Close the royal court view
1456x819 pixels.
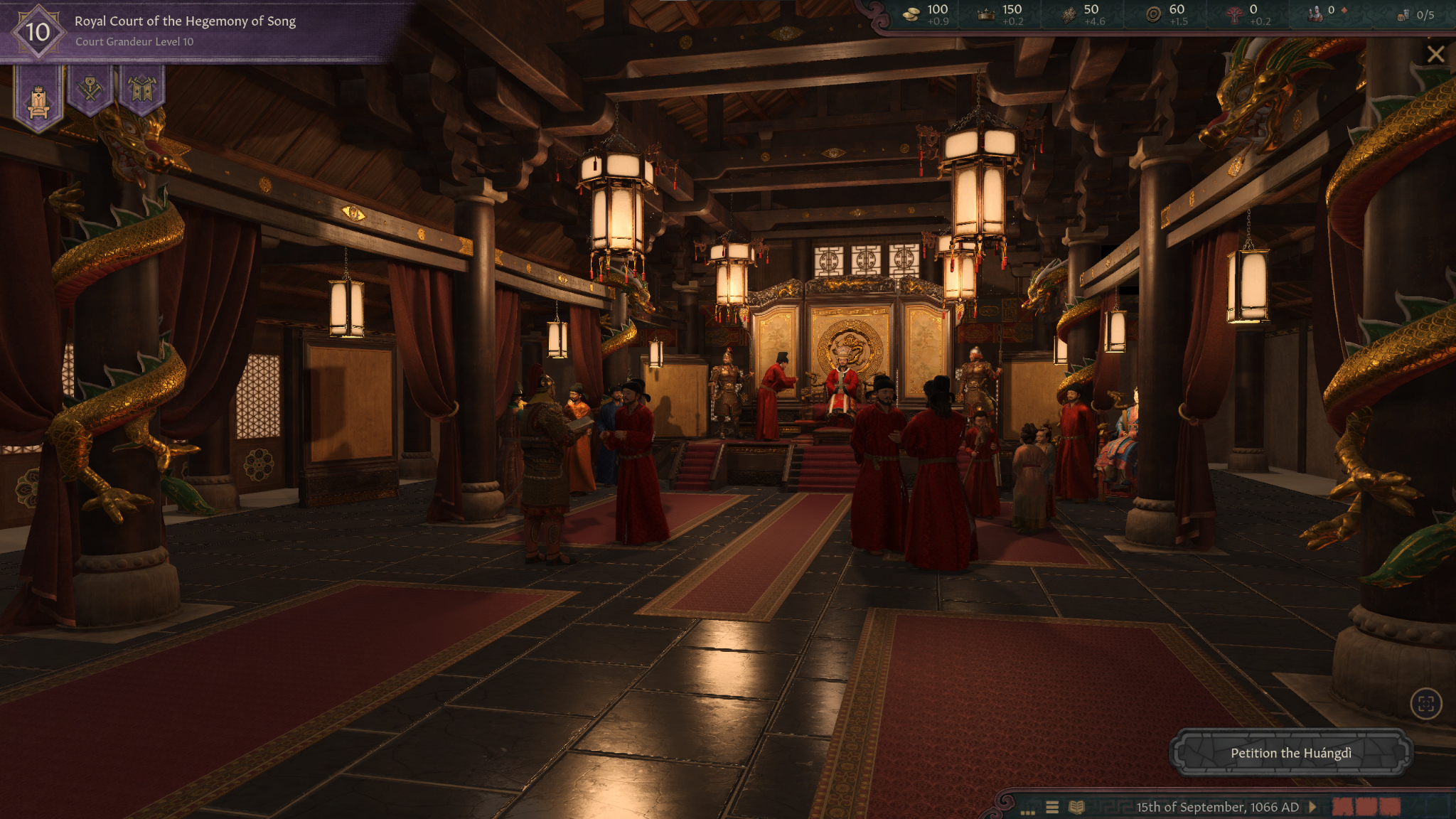pyautogui.click(x=1437, y=53)
